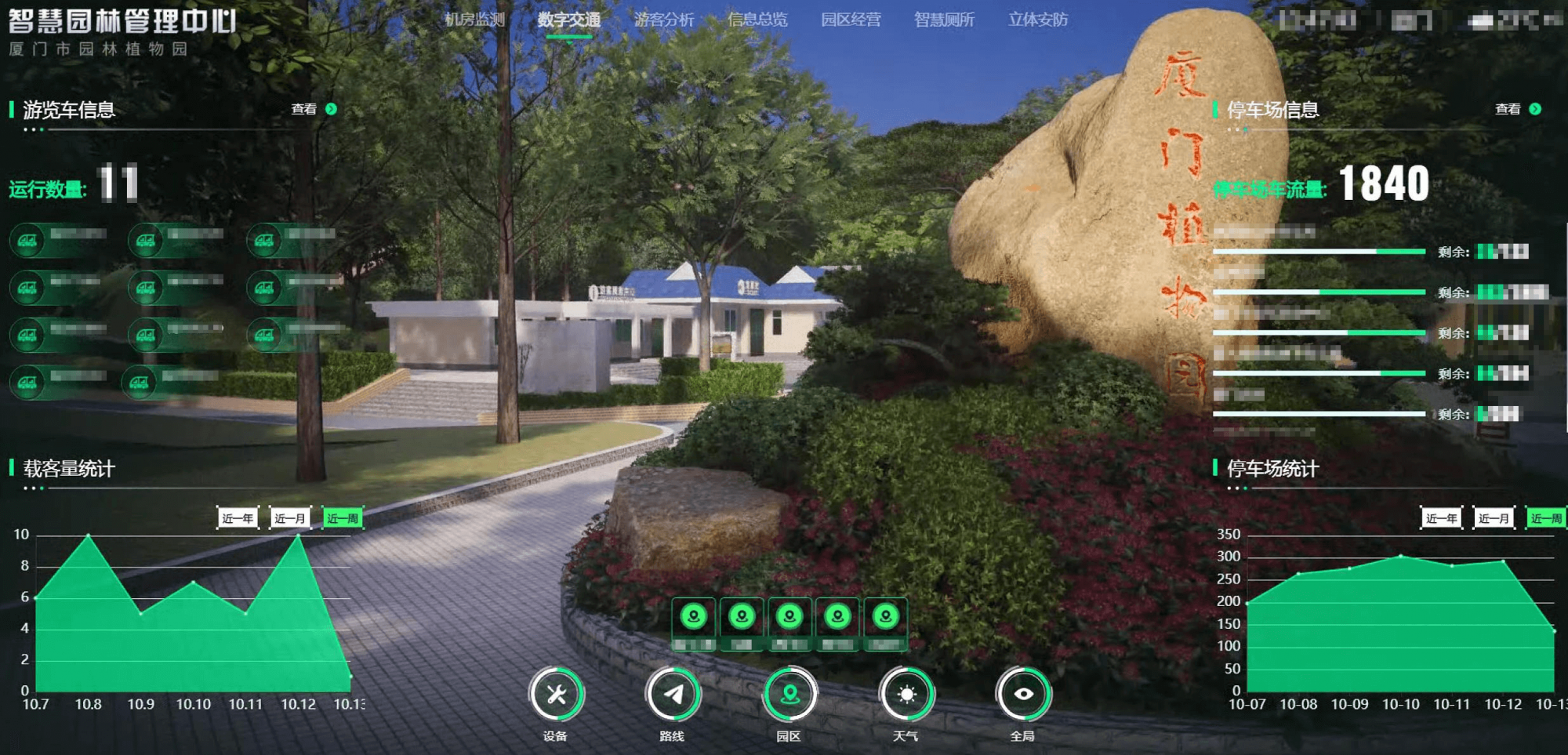Viewport: 1568px width, 755px height.
Task: Select the 数字交通 navigation tab
Action: point(568,20)
